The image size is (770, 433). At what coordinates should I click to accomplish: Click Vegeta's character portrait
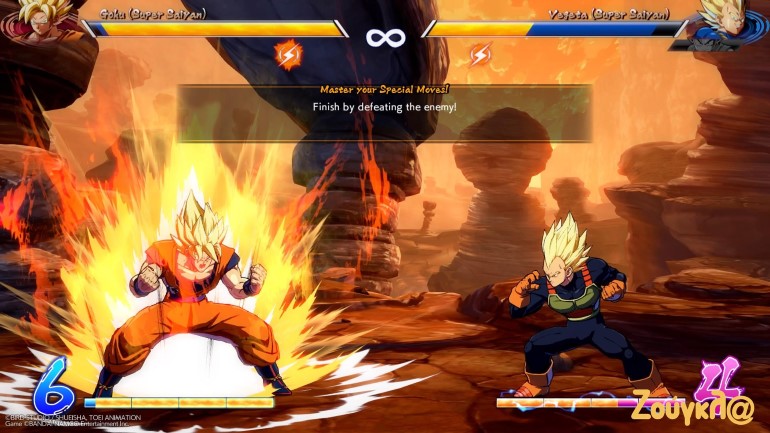728,22
